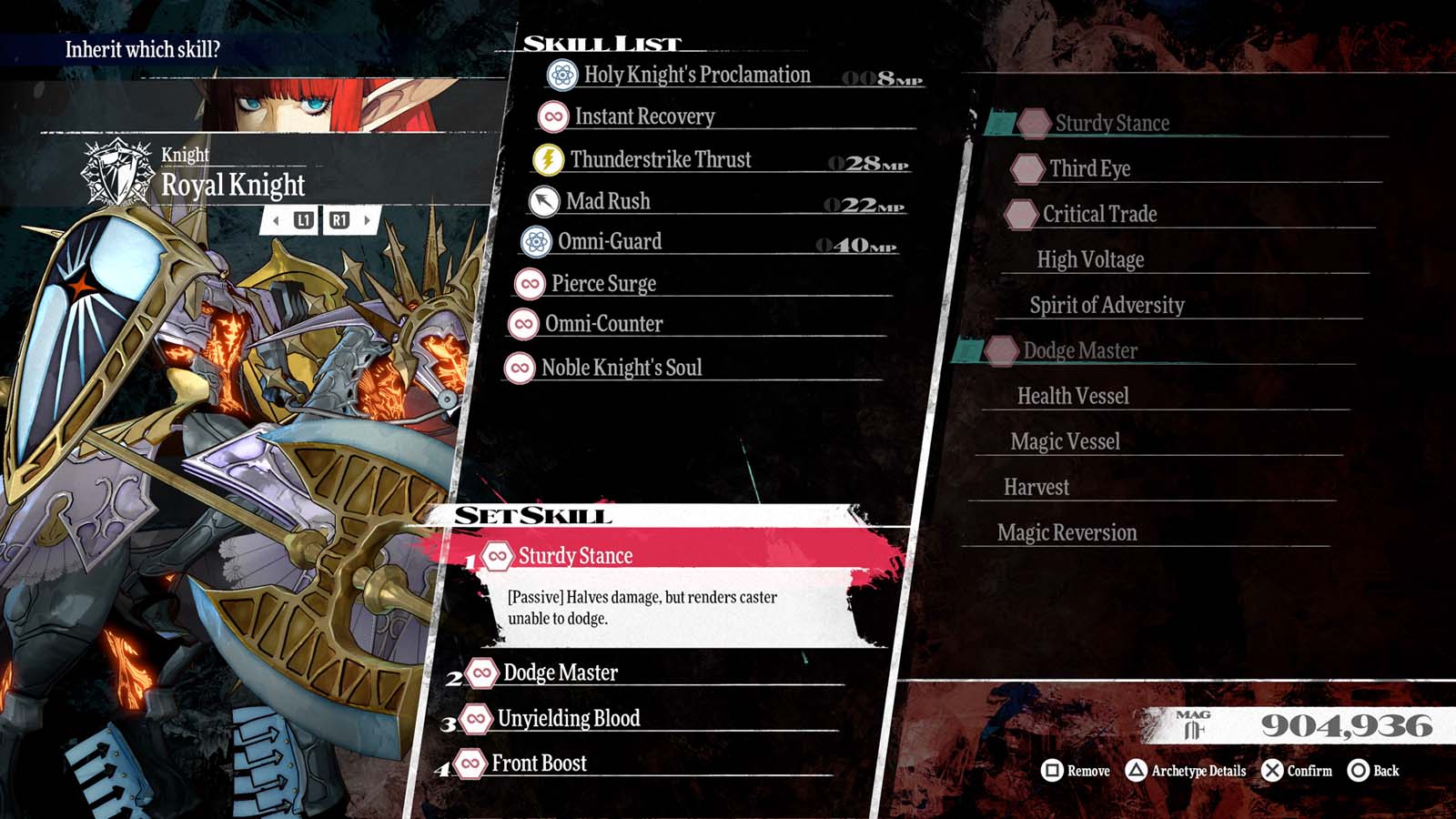The height and width of the screenshot is (819, 1456).
Task: Select the arrow icon beside Mad Rush
Action: (543, 200)
